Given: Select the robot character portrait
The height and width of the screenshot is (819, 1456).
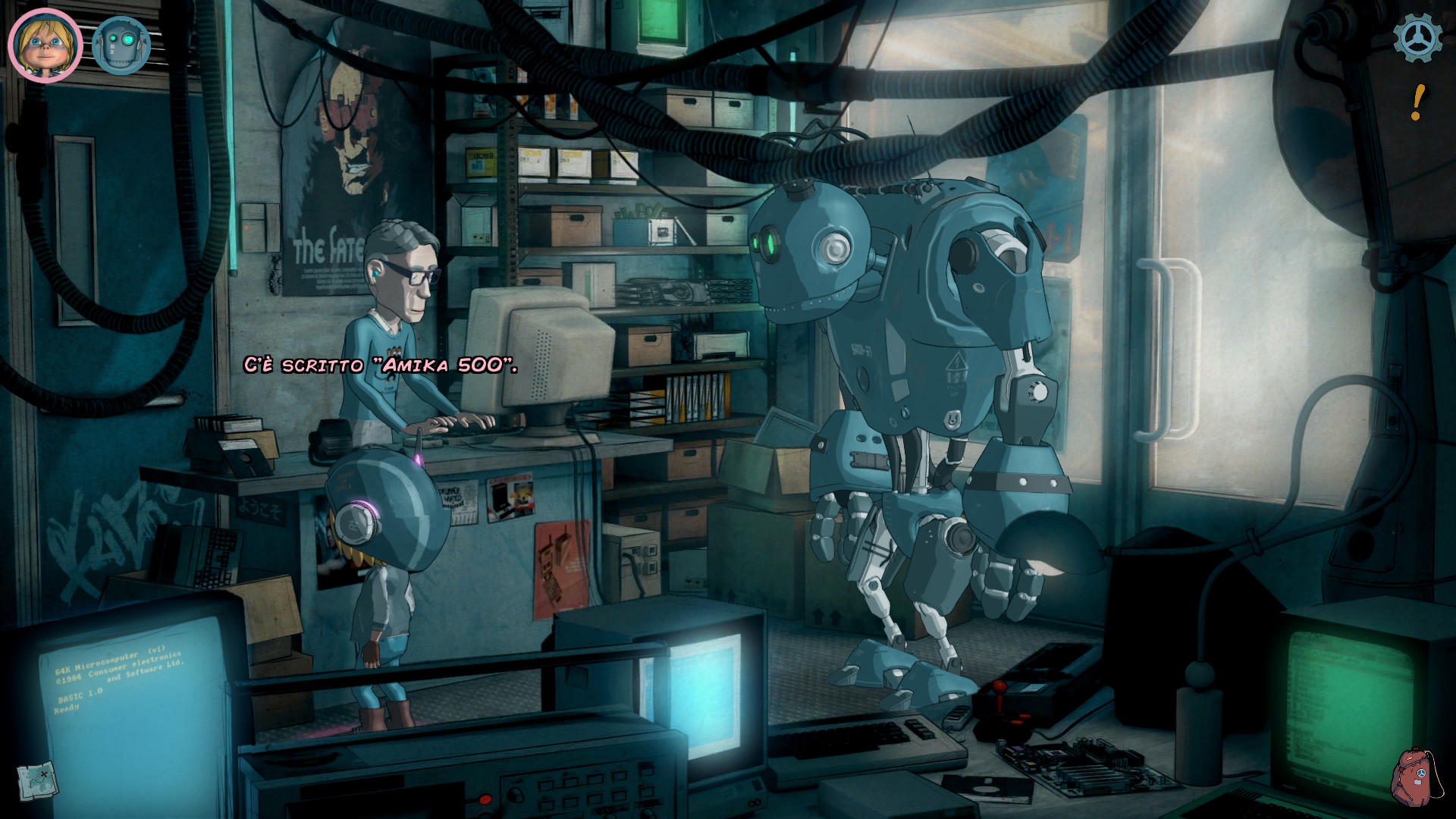Looking at the screenshot, I should pos(121,45).
